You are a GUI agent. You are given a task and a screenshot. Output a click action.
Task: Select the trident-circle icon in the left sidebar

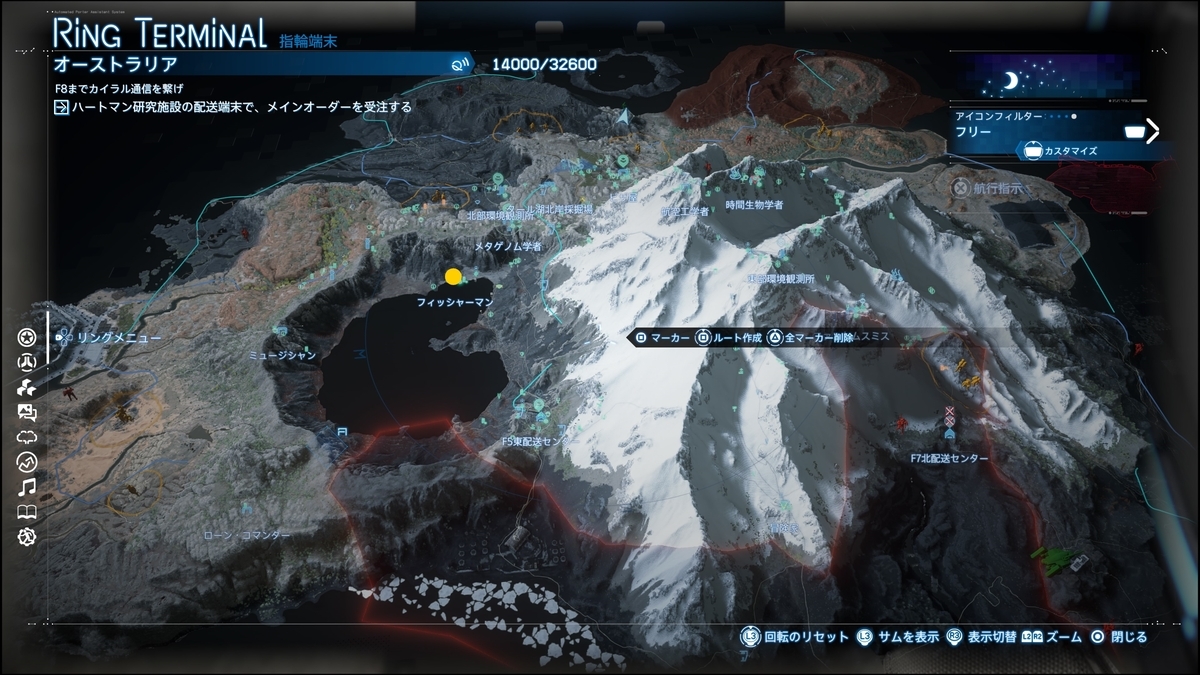(27, 362)
